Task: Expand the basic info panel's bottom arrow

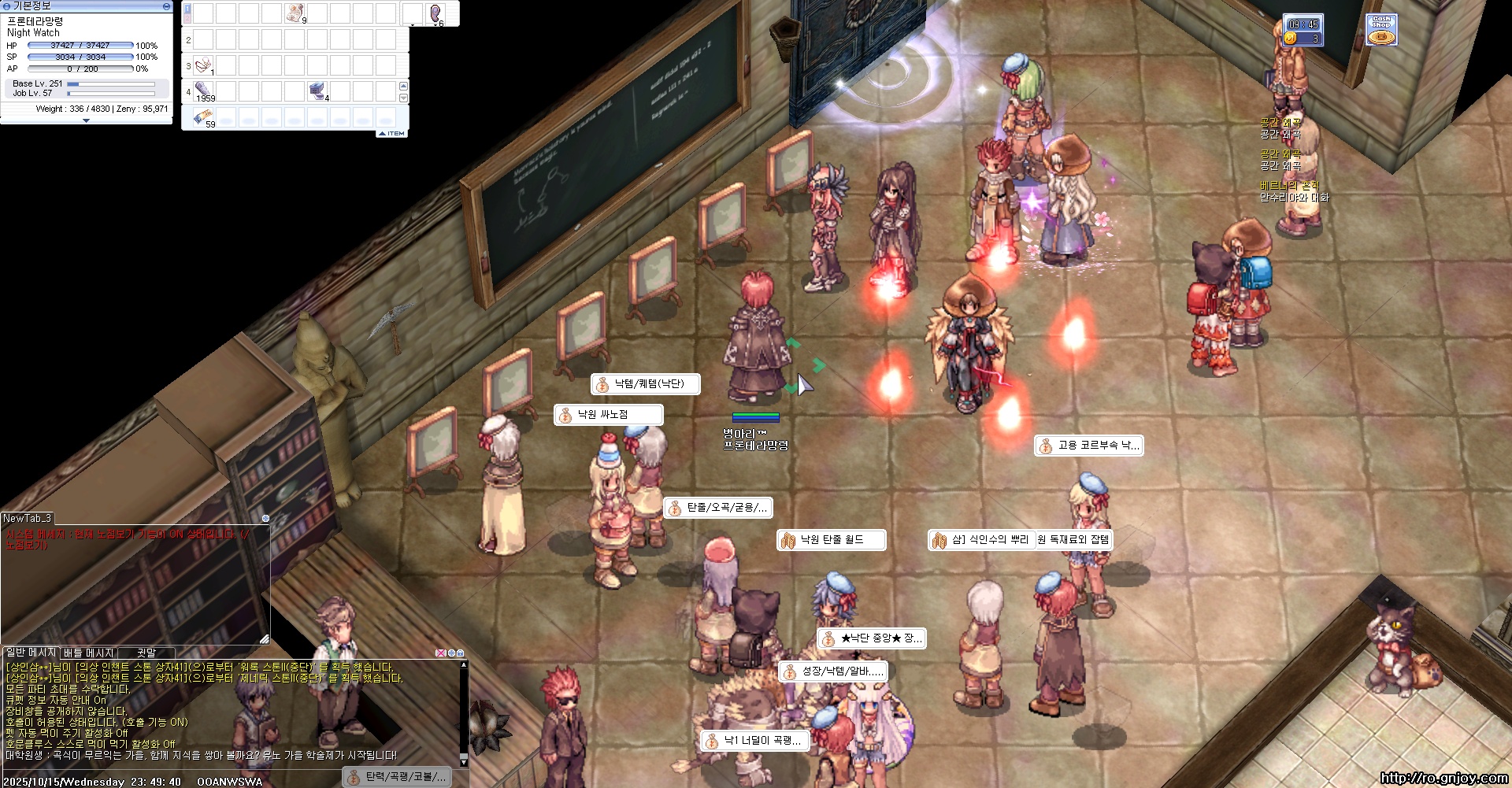Action: pos(86,120)
